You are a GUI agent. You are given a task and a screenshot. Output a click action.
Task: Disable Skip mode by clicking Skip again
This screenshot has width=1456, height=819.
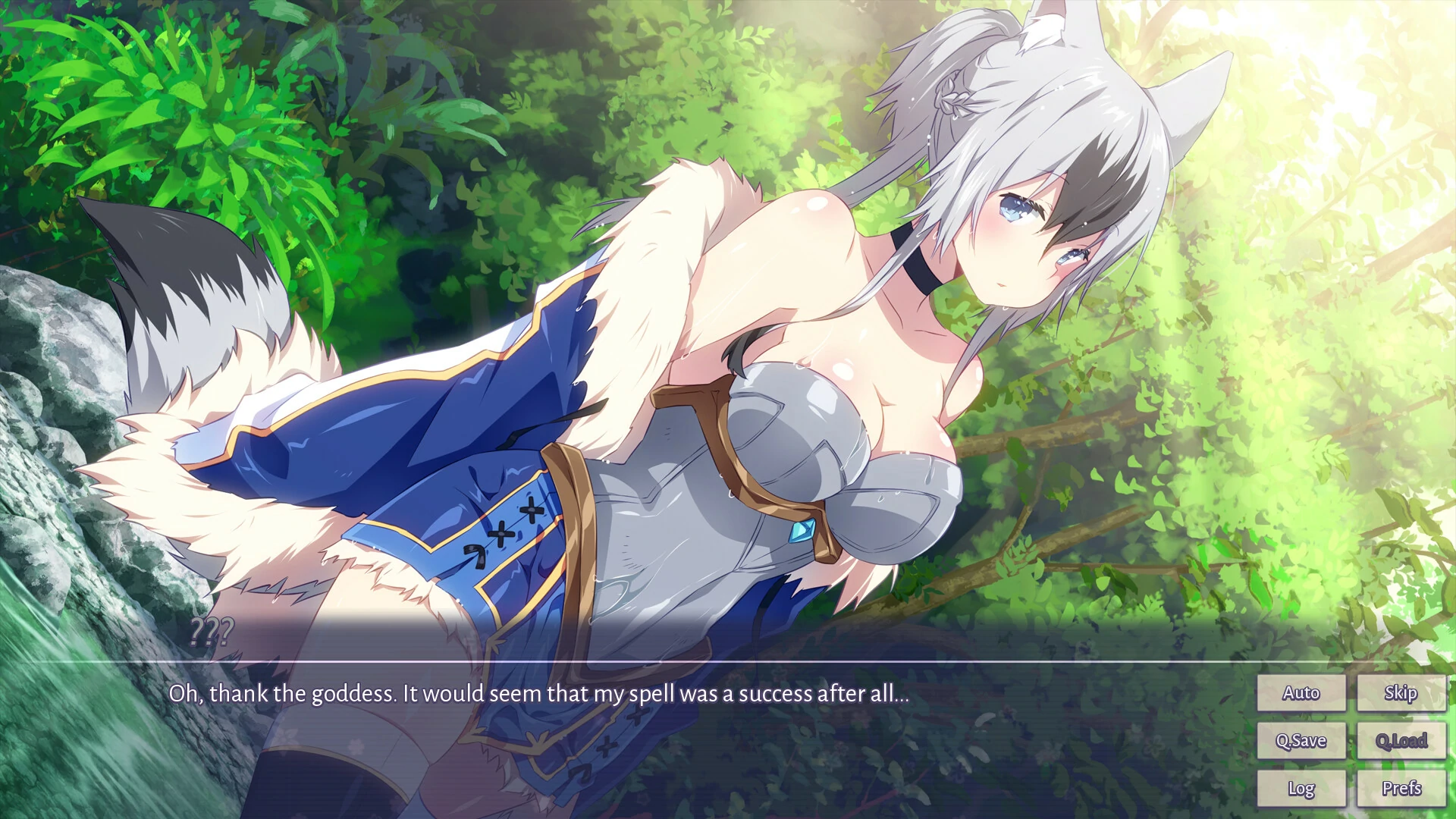click(x=1401, y=692)
